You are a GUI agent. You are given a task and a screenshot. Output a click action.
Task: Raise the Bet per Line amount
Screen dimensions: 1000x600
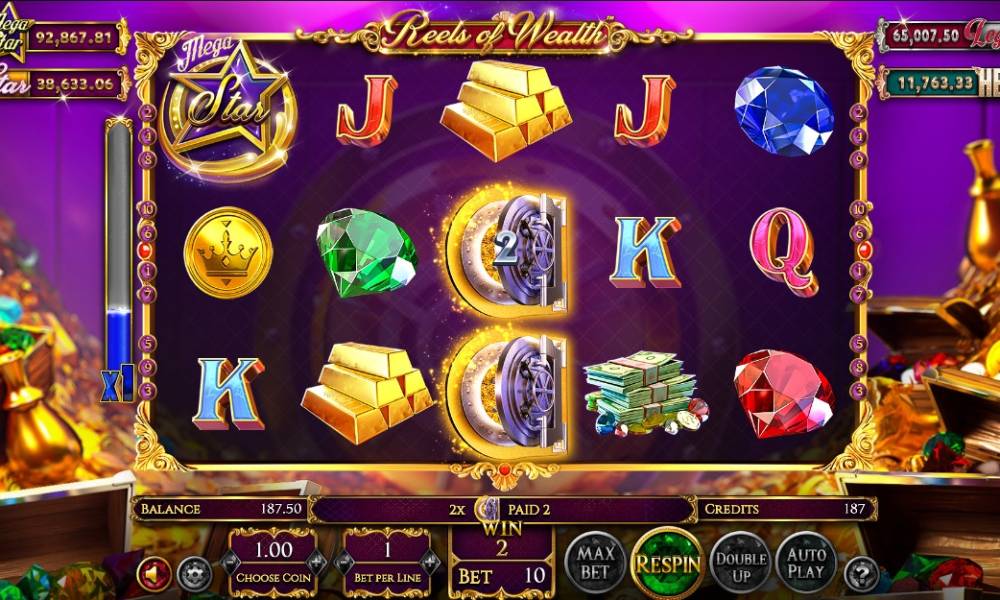pos(428,563)
